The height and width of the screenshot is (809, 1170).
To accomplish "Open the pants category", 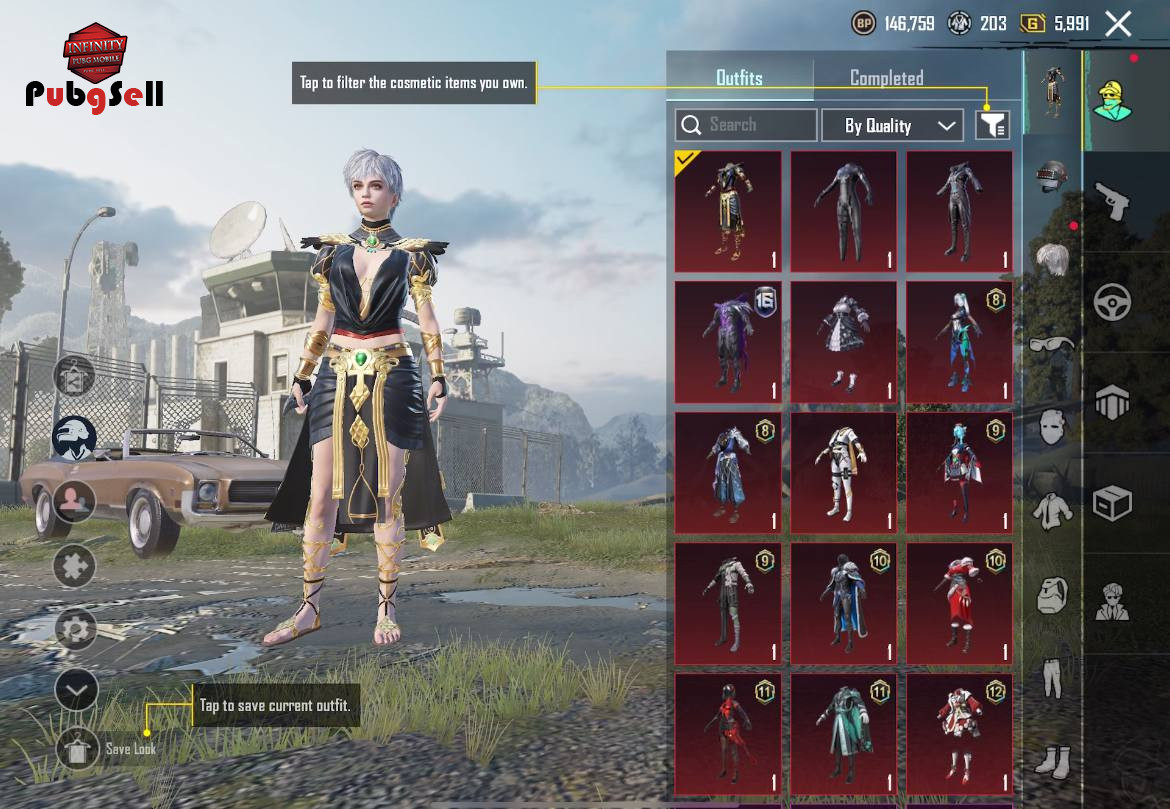I will point(1052,678).
